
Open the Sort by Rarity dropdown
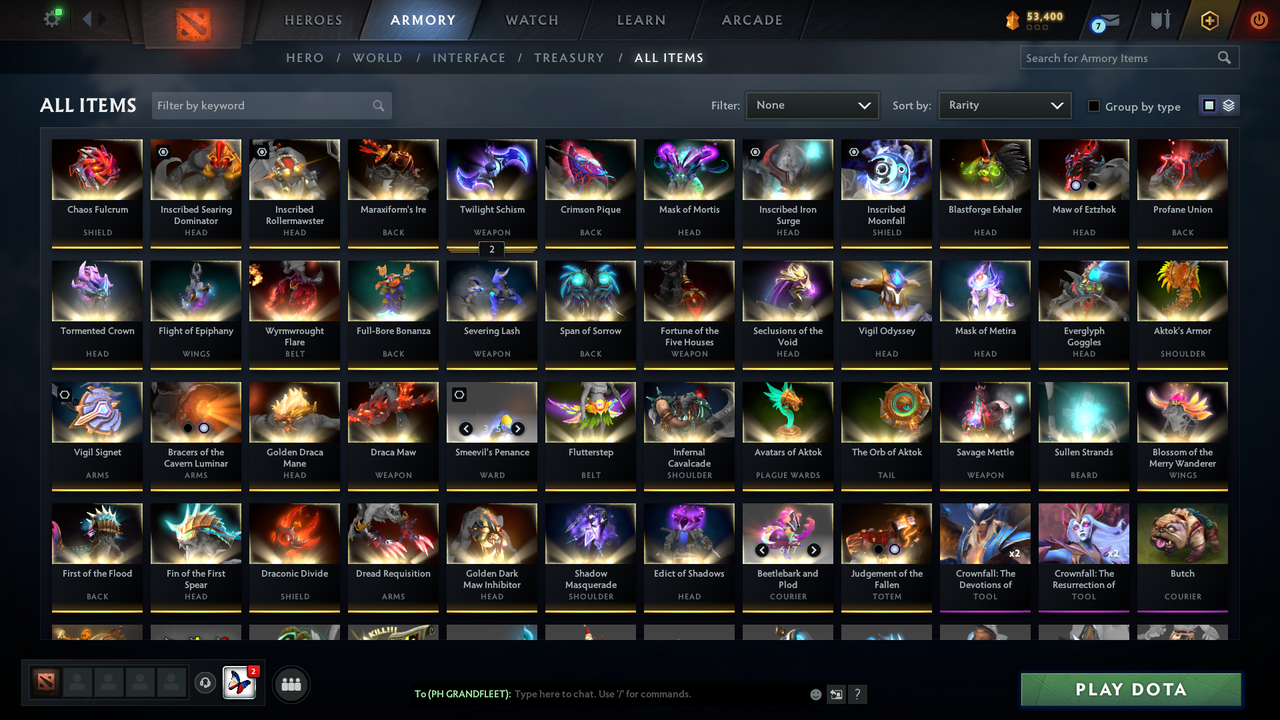tap(1004, 104)
